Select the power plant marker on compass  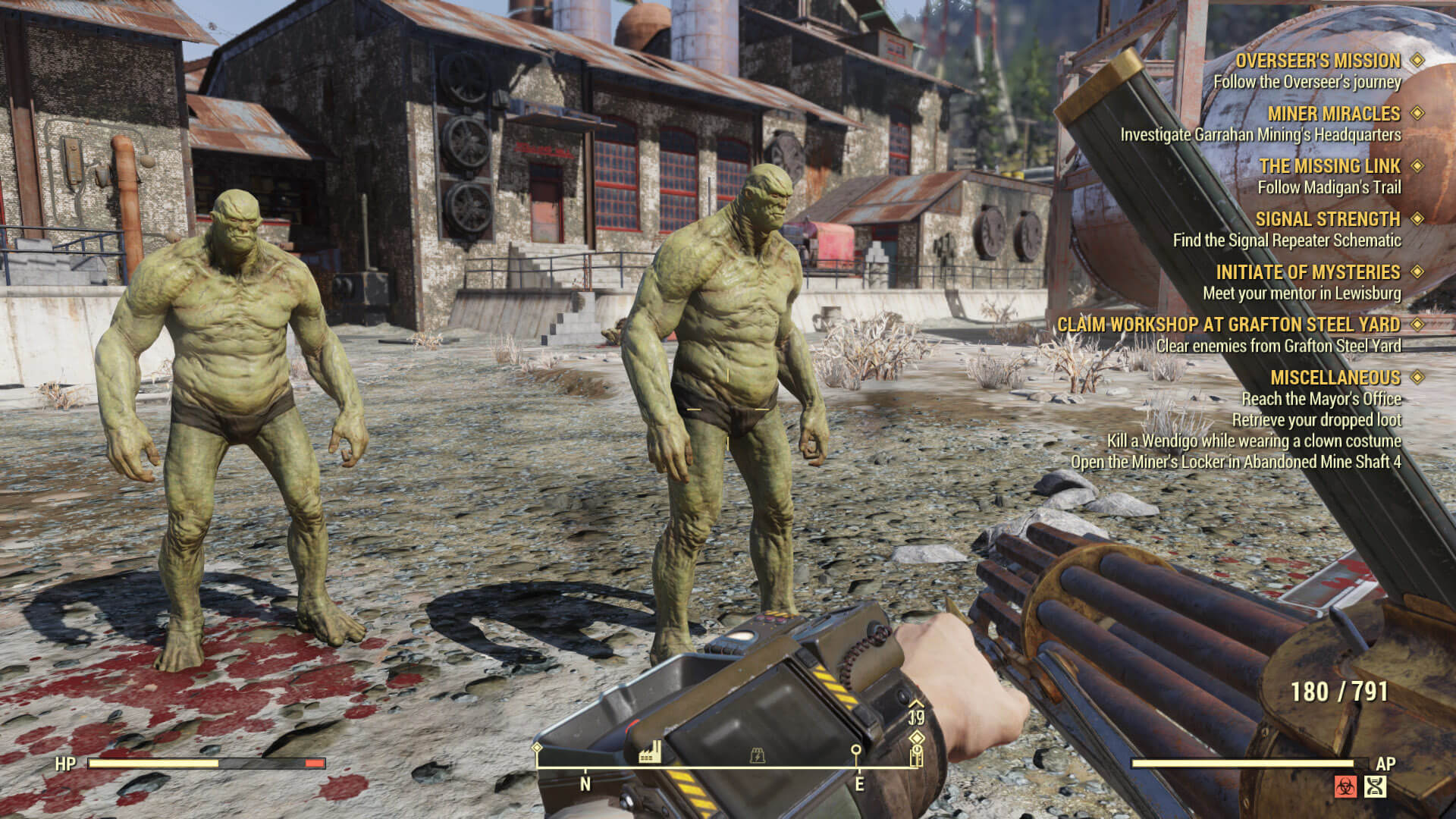757,755
